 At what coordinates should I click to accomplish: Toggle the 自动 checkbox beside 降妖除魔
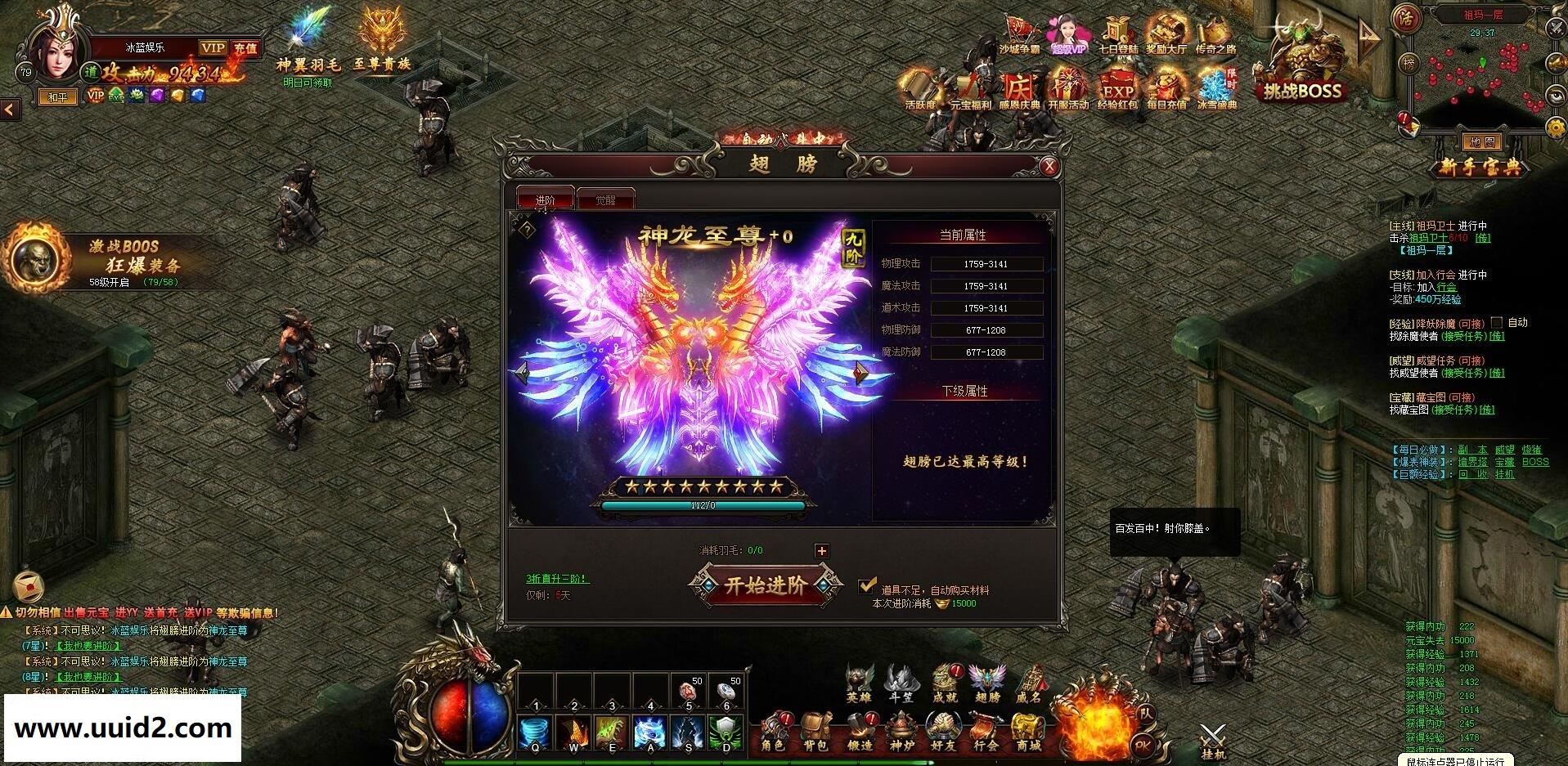point(1495,322)
